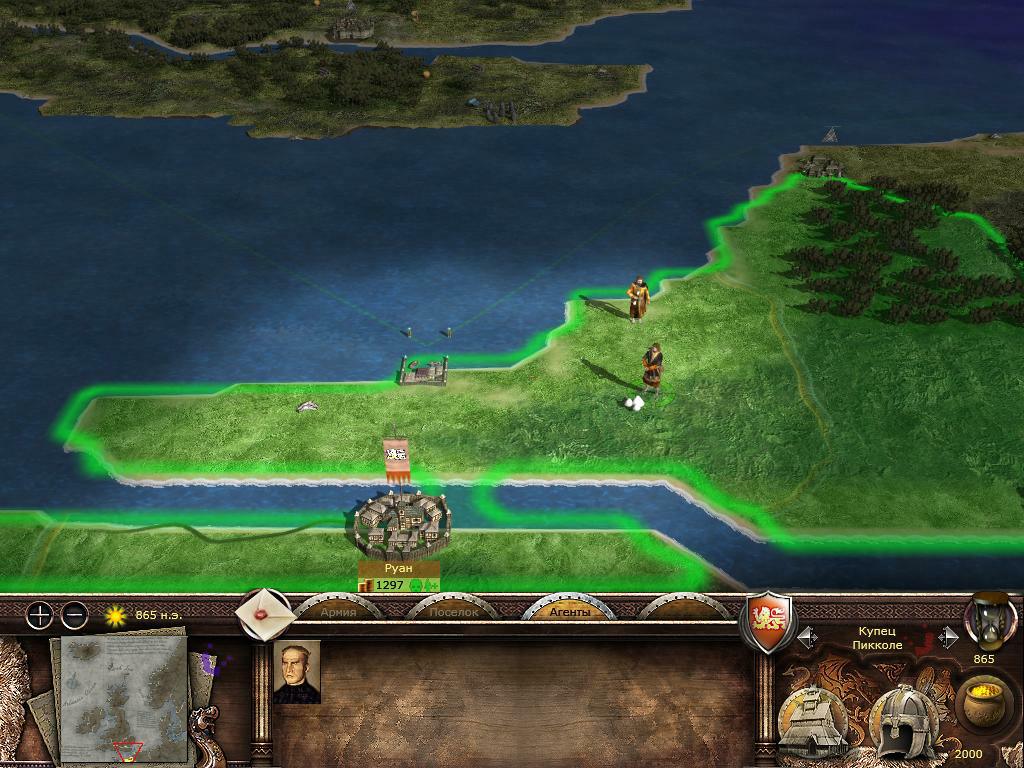The image size is (1024, 768).
Task: Select the Руан settlement name label
Action: (398, 568)
